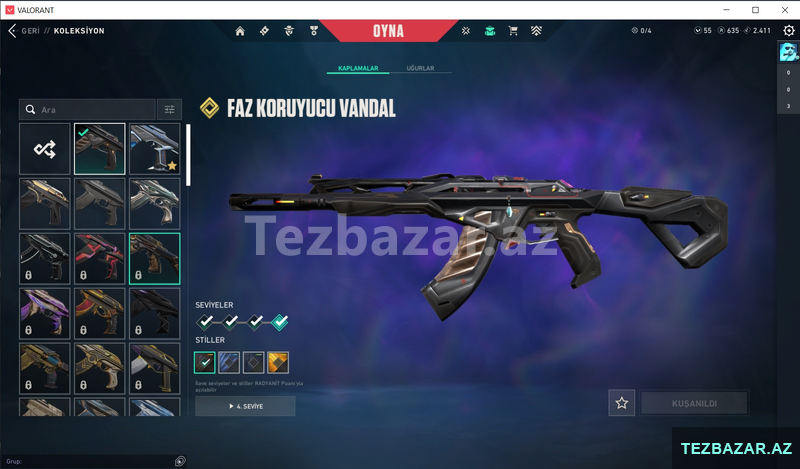Go back via the Geri arrow
Screen dimensions: 800x469
(x=12, y=31)
